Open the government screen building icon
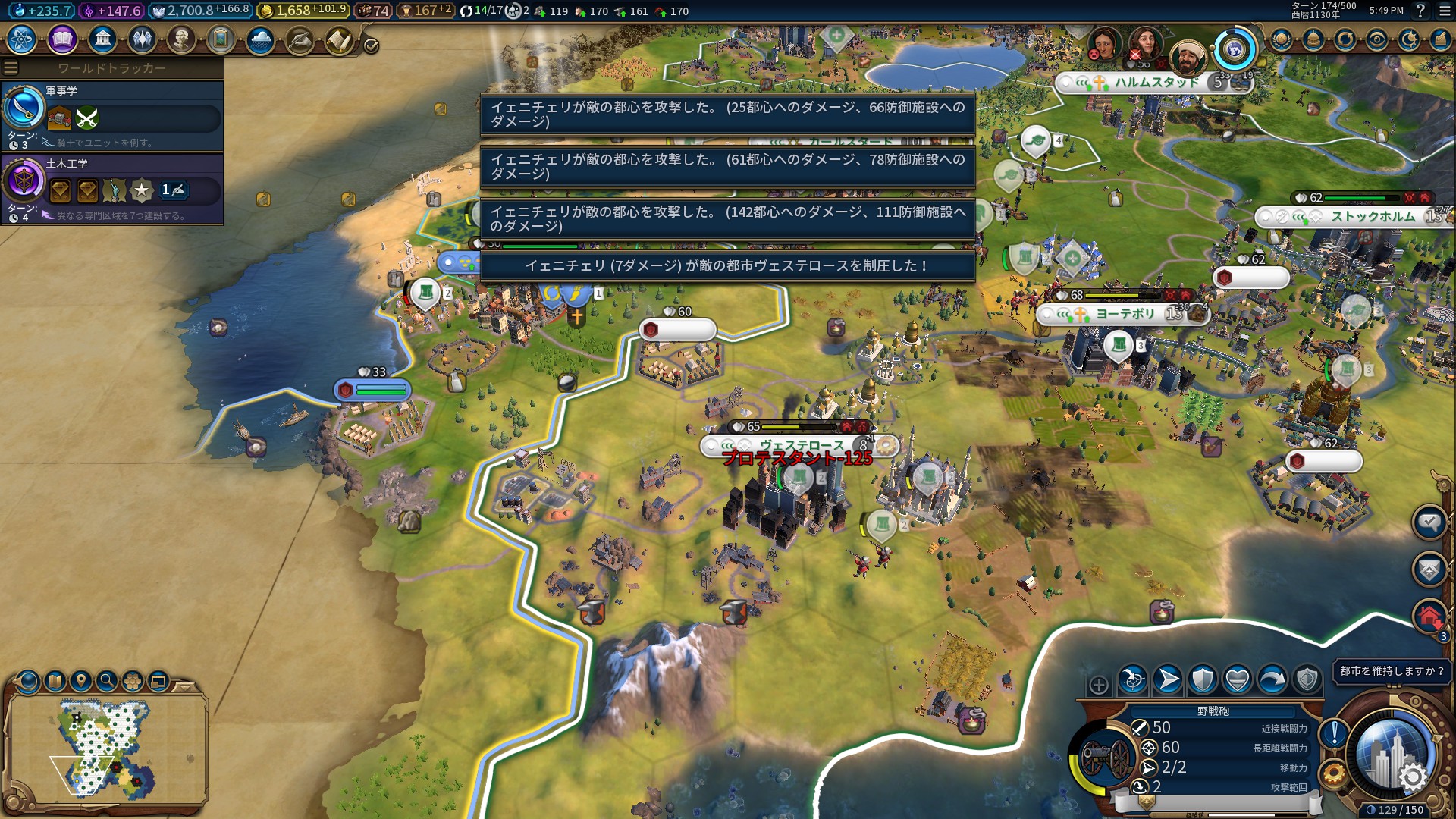Image resolution: width=1456 pixels, height=819 pixels. tap(102, 39)
